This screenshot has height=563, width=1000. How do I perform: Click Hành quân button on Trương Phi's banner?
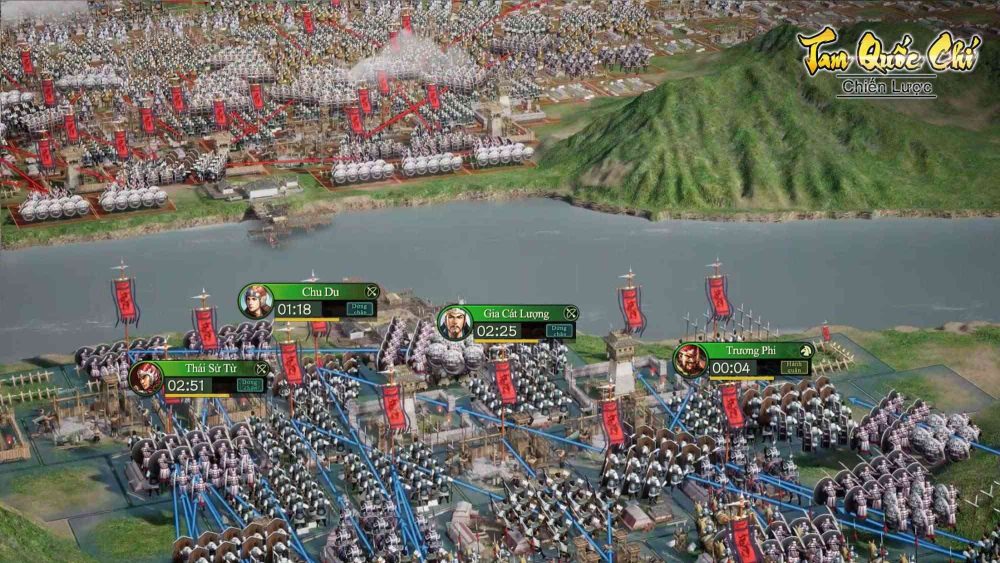[796, 367]
